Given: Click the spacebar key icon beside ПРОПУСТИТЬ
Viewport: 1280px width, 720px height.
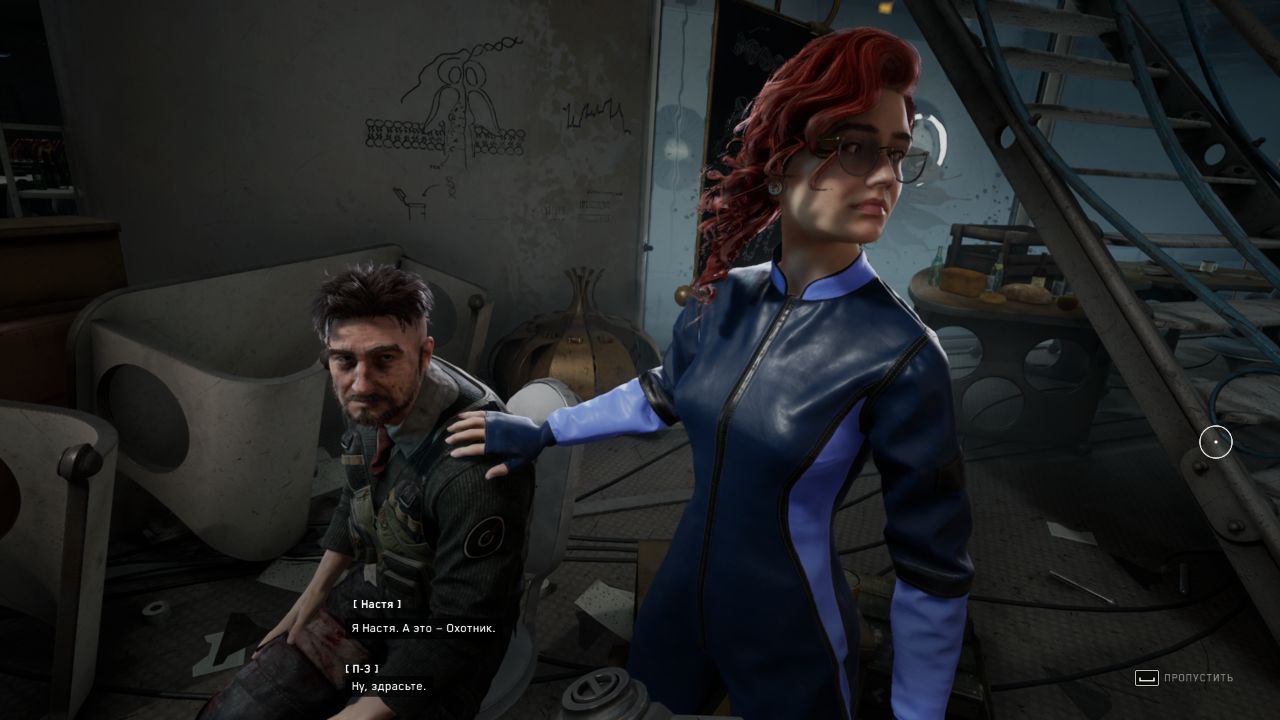Looking at the screenshot, I should 1146,678.
